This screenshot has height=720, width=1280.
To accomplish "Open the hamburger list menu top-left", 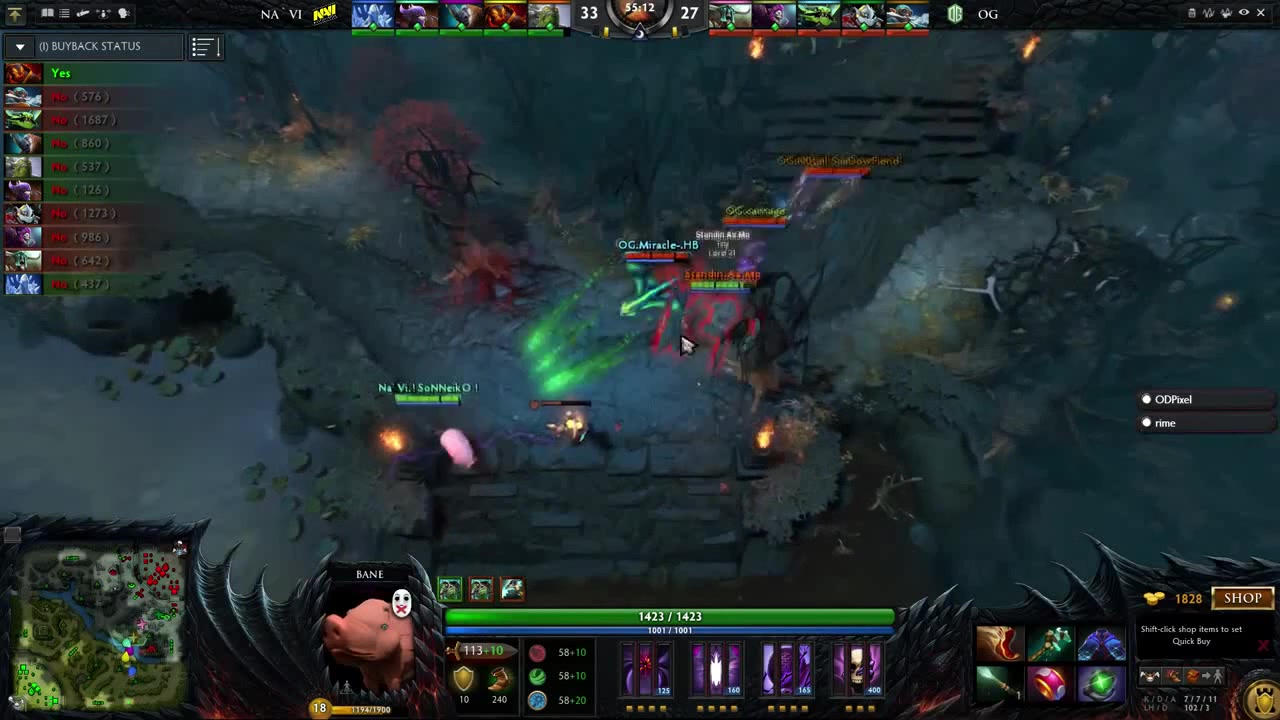I will 62,13.
